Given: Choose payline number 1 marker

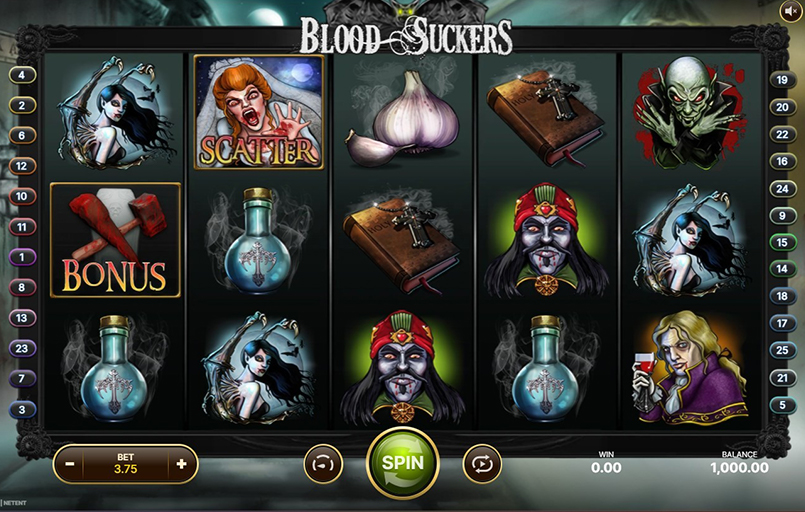Looking at the screenshot, I should [x=20, y=258].
